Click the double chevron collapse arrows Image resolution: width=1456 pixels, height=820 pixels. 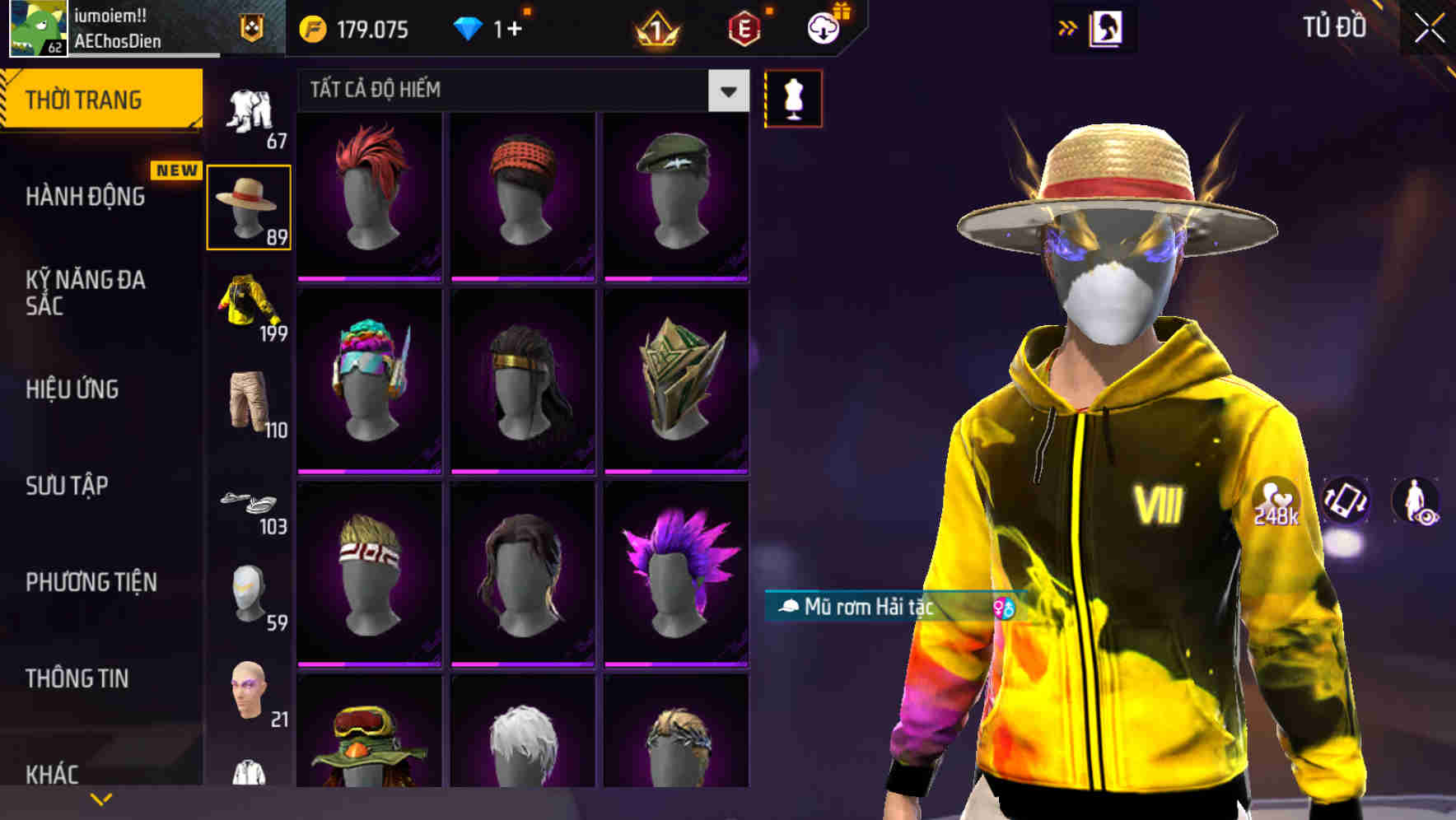coord(1066,26)
